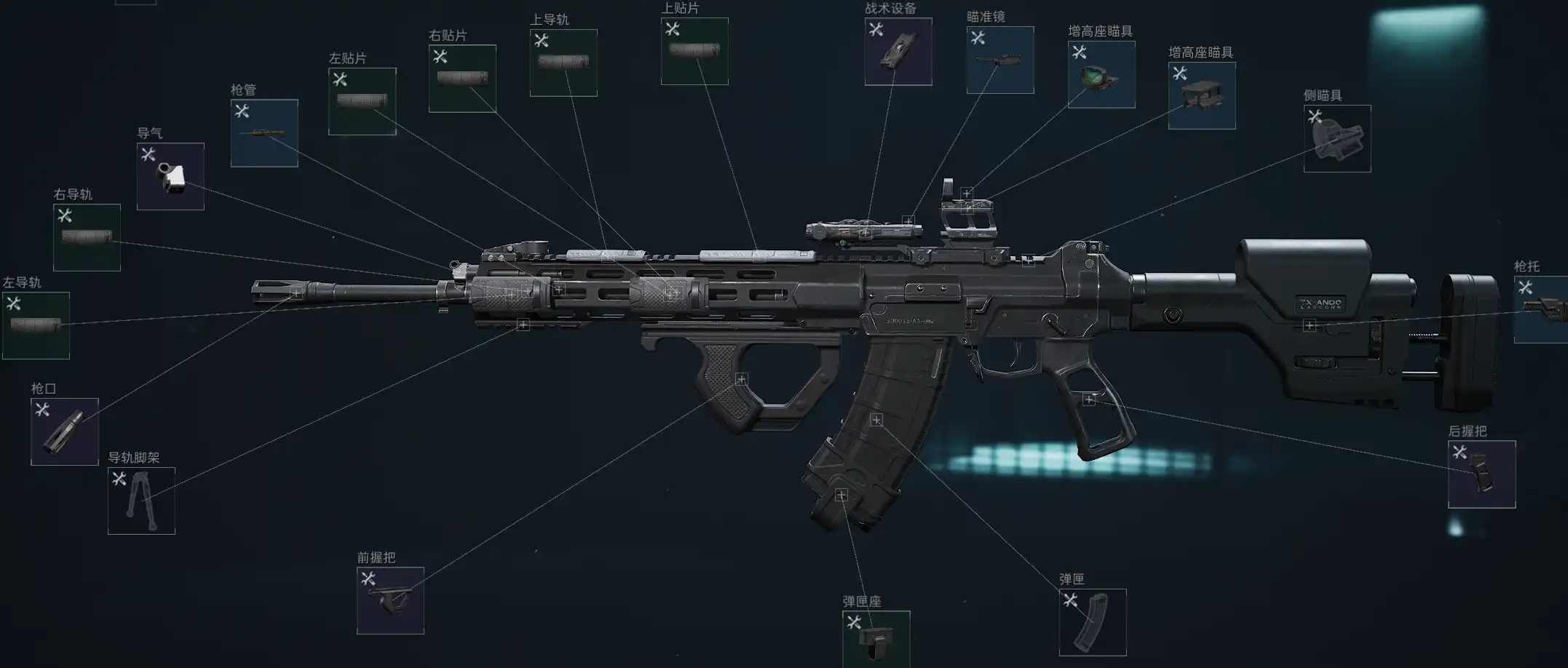Open the 上导轨 top rail slot
This screenshot has width=1568, height=668.
563,63
